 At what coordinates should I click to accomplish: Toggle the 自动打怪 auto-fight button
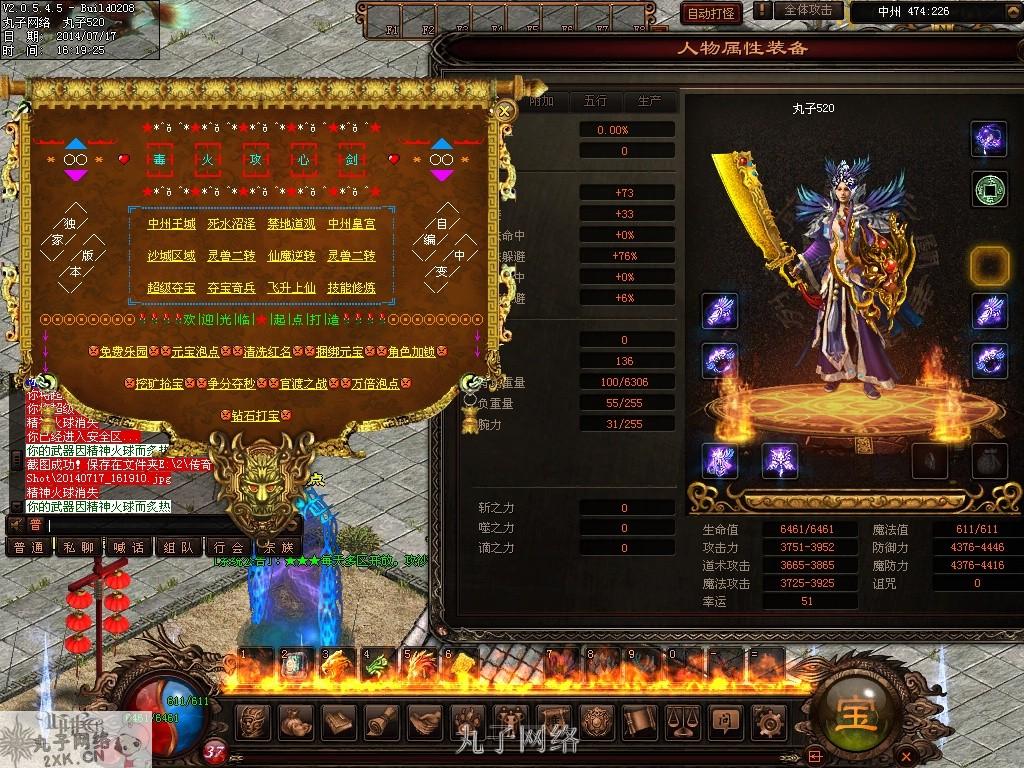pos(711,13)
